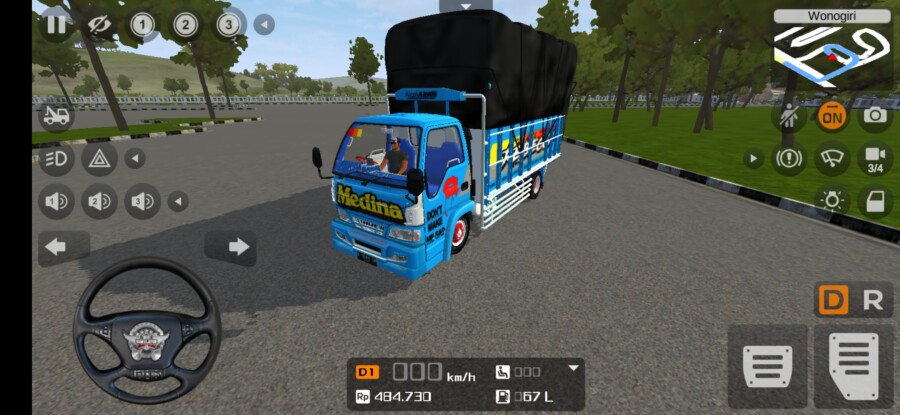The height and width of the screenshot is (415, 900).
Task: Step on the brake pedal
Action: click(x=769, y=367)
